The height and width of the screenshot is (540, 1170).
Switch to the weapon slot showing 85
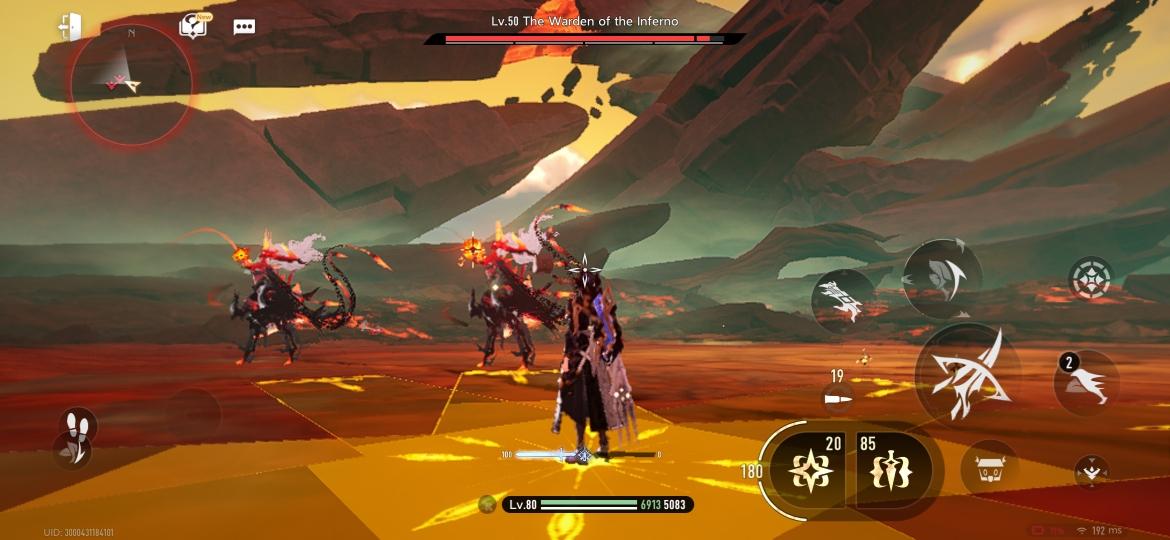point(890,469)
